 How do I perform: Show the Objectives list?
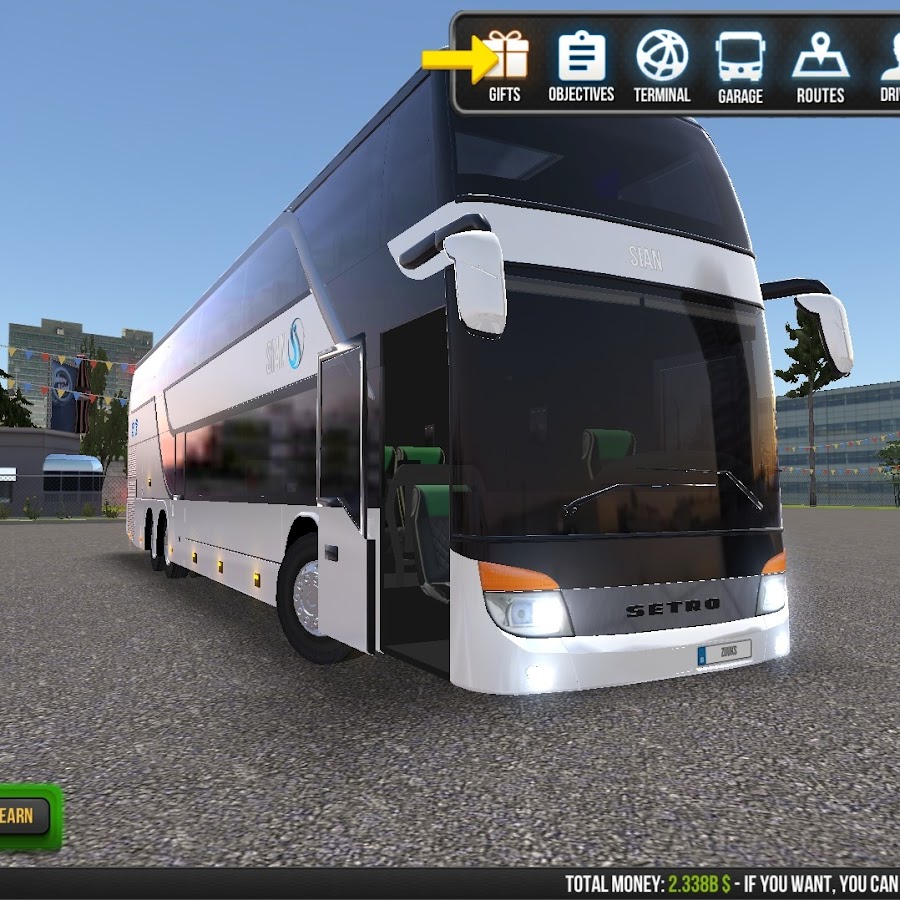[581, 65]
